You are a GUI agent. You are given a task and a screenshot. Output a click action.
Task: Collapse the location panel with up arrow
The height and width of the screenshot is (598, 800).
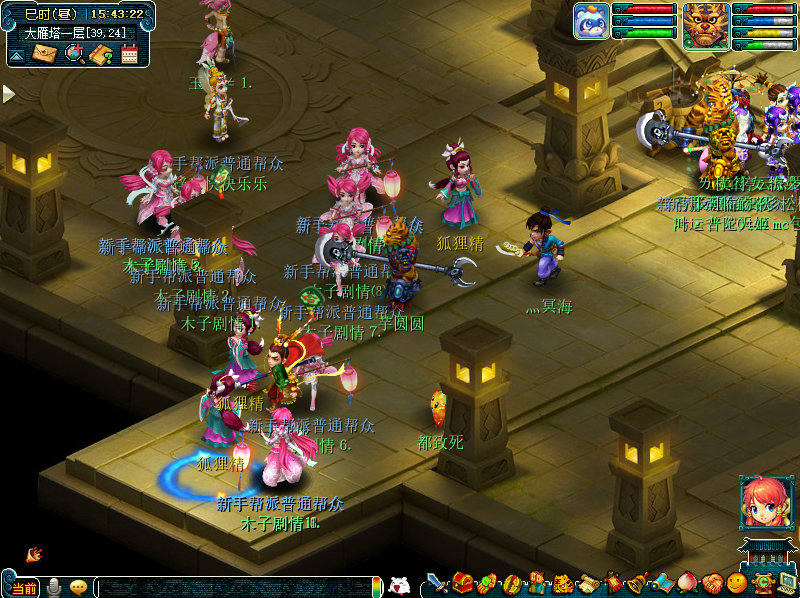pos(16,56)
